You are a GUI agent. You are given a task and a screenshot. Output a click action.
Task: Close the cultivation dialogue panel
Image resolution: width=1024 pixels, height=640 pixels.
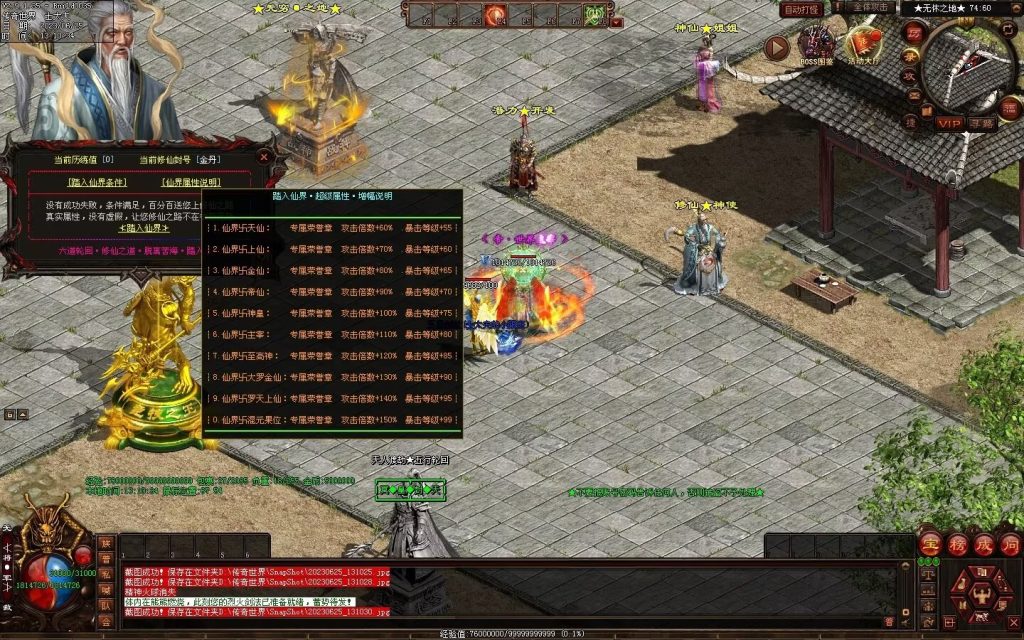(264, 157)
